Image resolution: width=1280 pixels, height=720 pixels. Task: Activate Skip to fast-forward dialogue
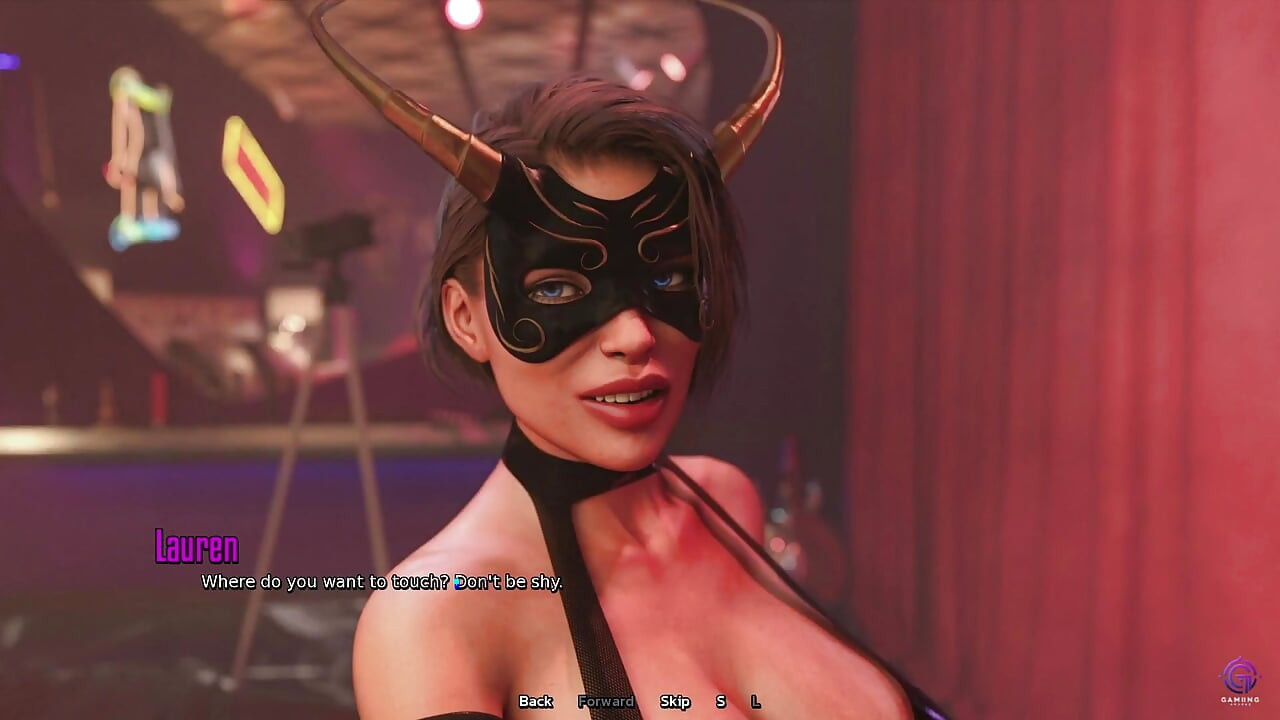(676, 702)
